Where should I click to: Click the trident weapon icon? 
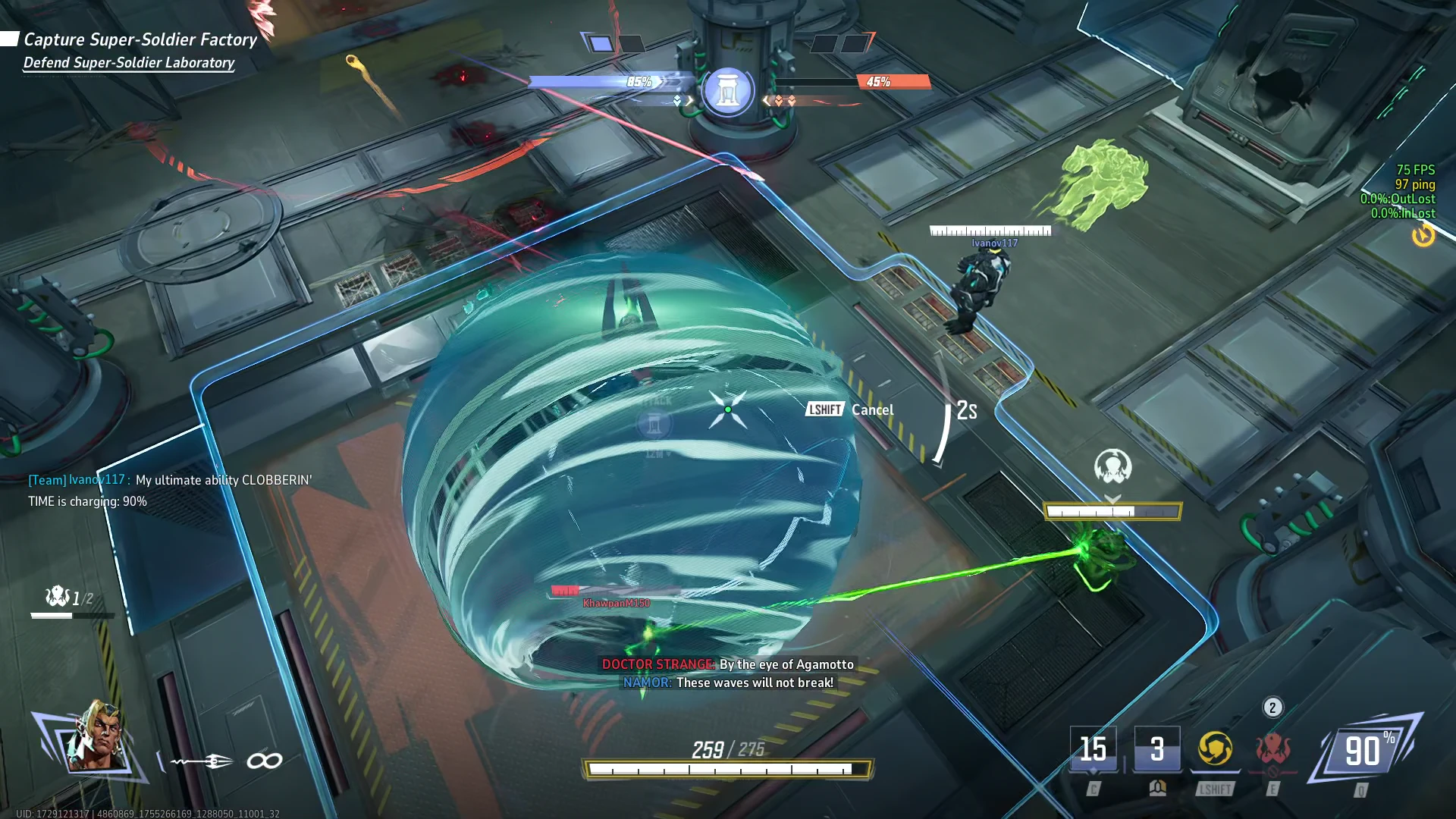click(202, 761)
